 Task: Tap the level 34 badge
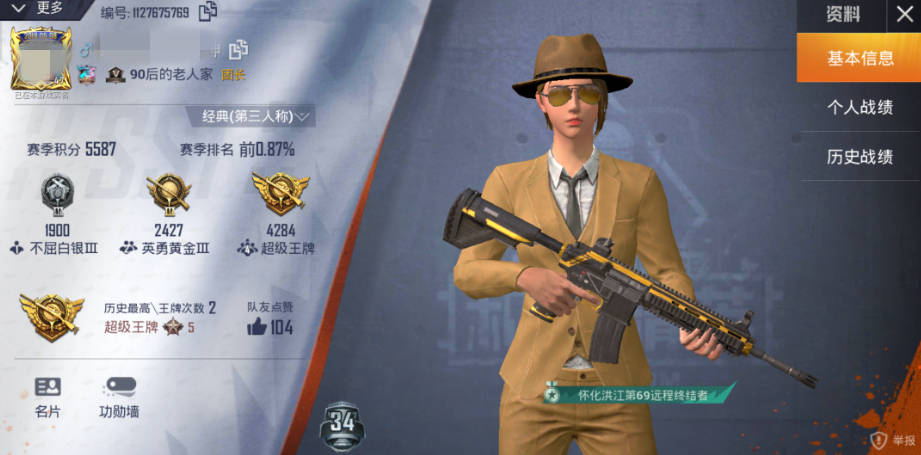pyautogui.click(x=342, y=424)
